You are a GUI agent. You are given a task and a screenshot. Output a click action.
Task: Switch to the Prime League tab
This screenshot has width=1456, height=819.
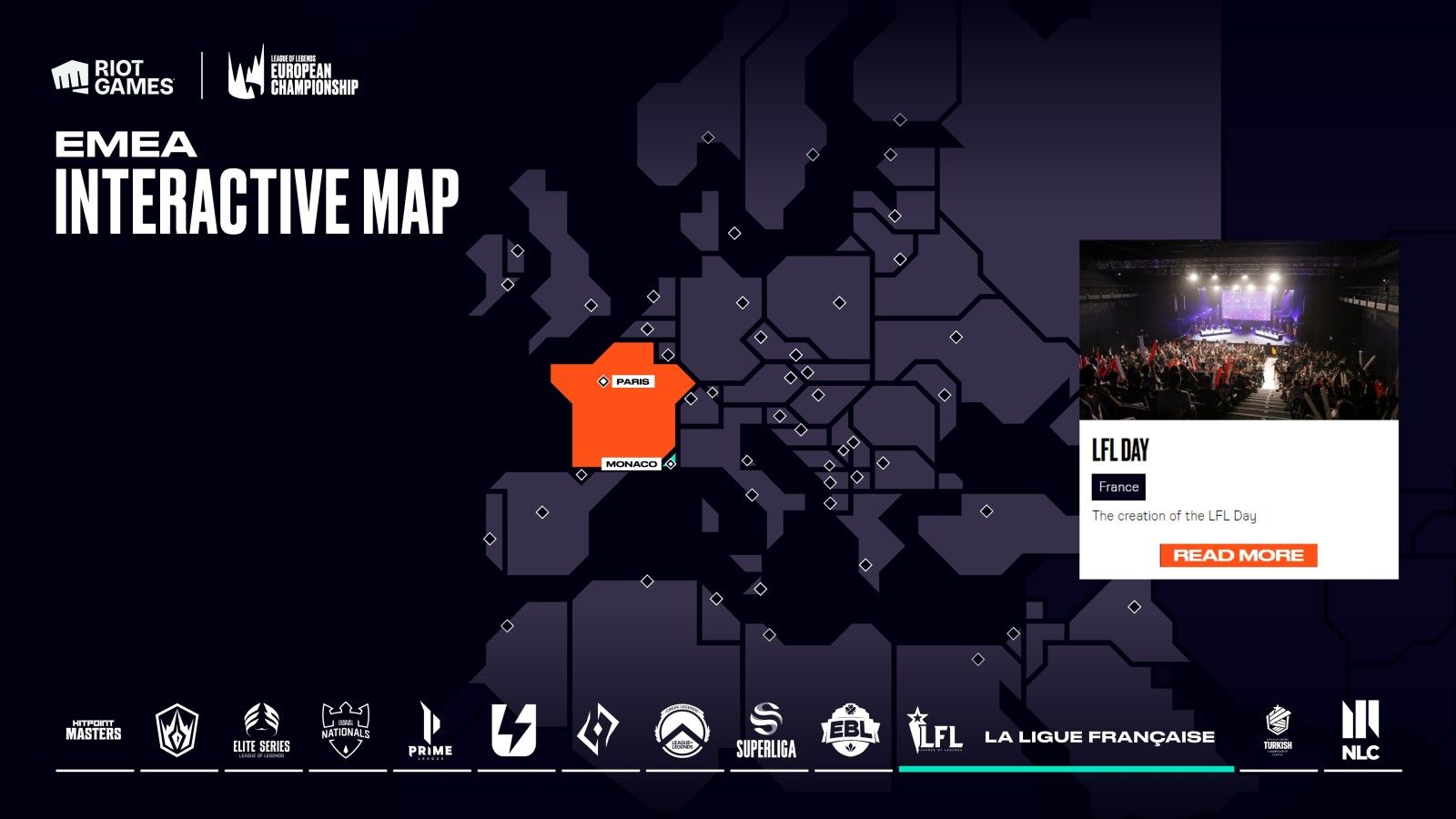430,732
